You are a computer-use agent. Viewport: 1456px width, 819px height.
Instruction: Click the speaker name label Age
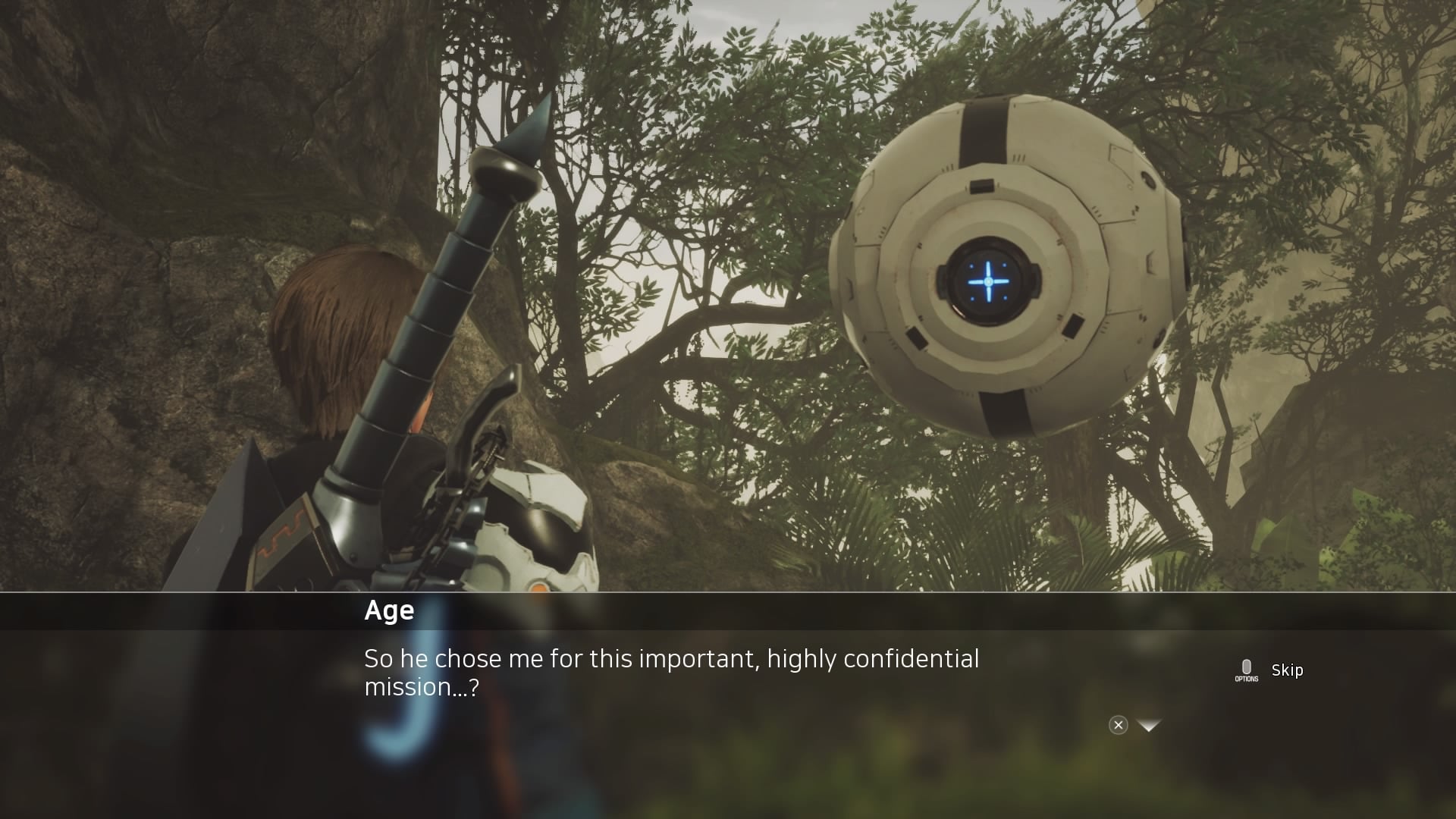pos(388,610)
